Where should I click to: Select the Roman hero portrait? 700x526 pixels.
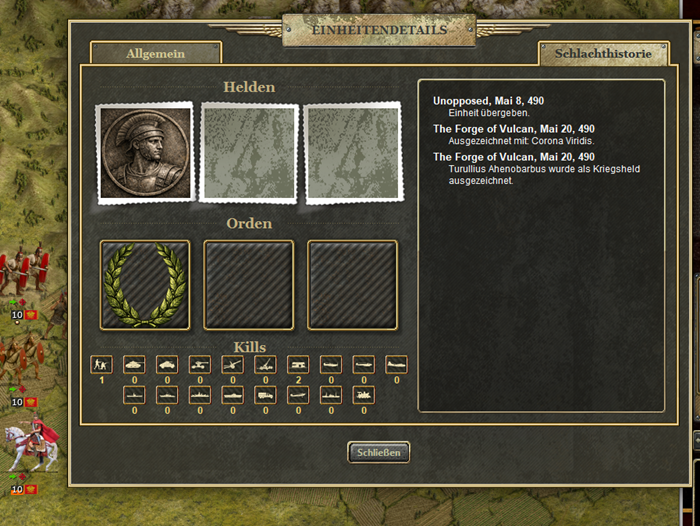[x=145, y=152]
